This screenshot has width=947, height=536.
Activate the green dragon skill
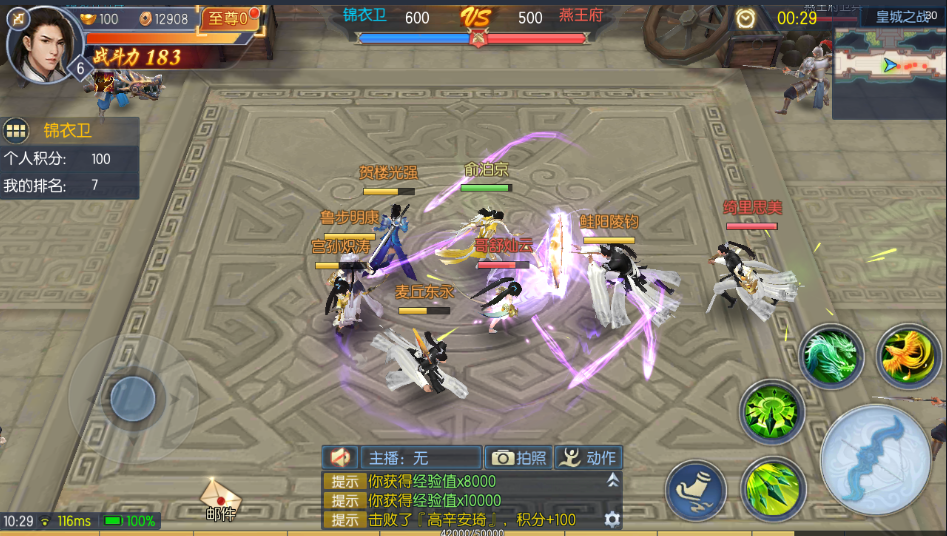[x=831, y=356]
